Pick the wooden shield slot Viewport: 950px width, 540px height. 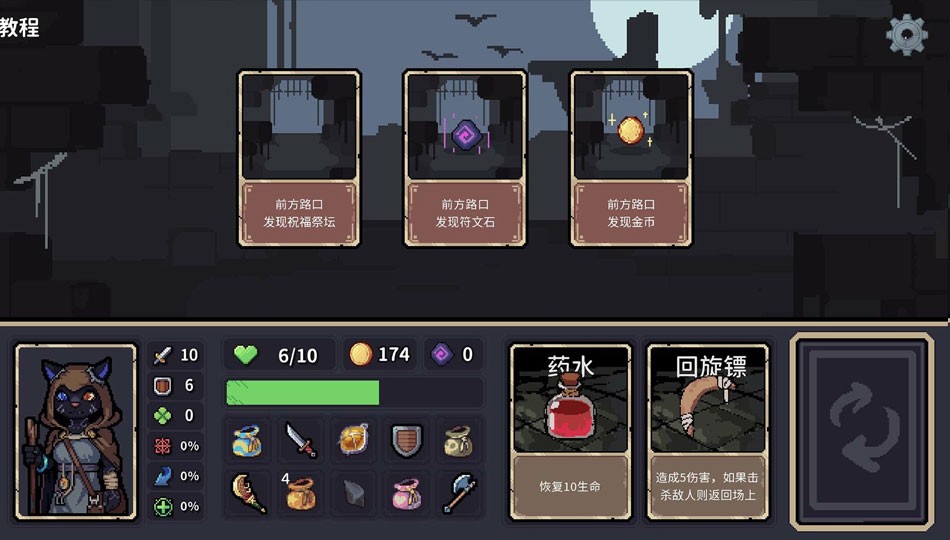pos(407,440)
